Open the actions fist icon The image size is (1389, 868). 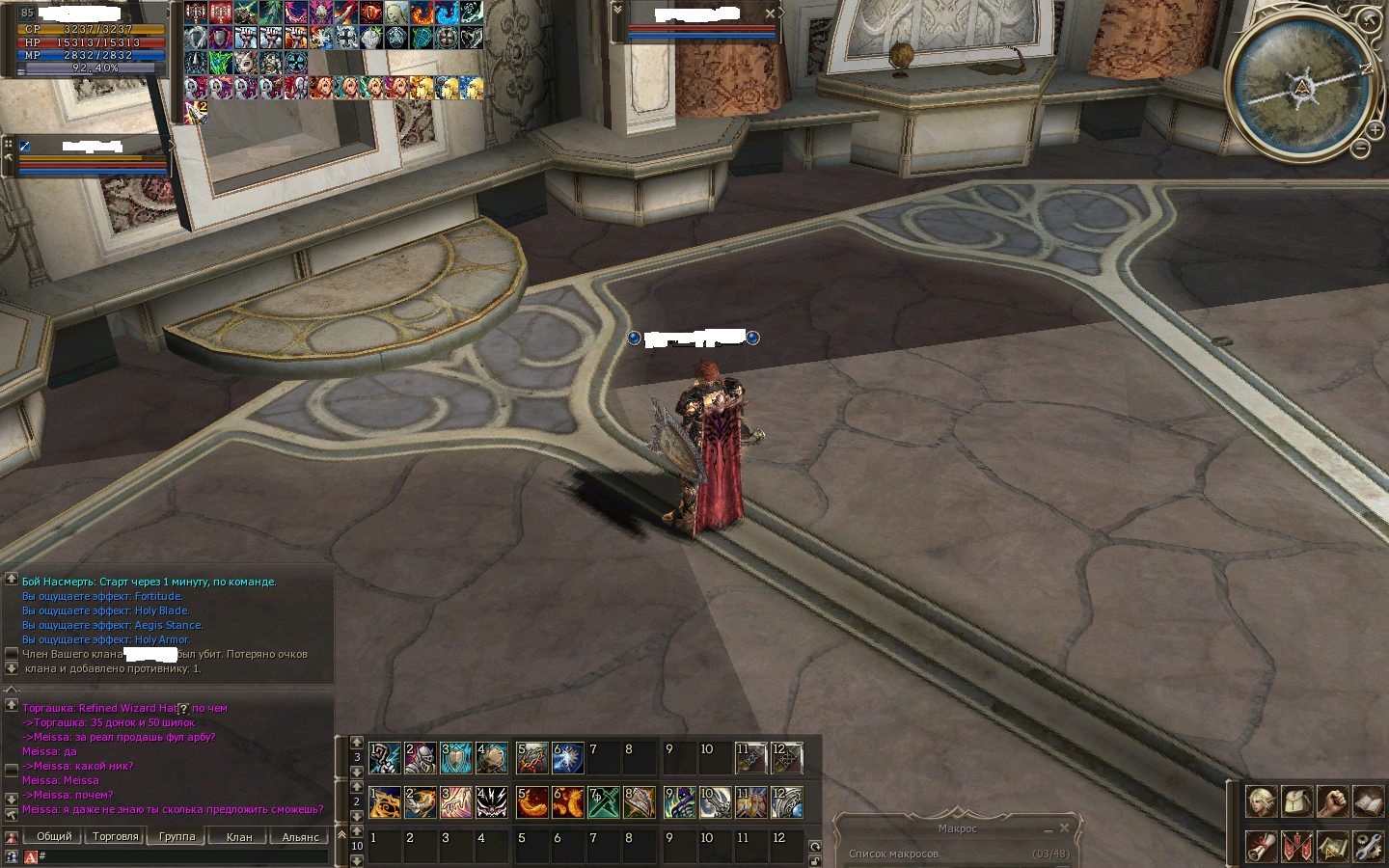[x=1332, y=800]
